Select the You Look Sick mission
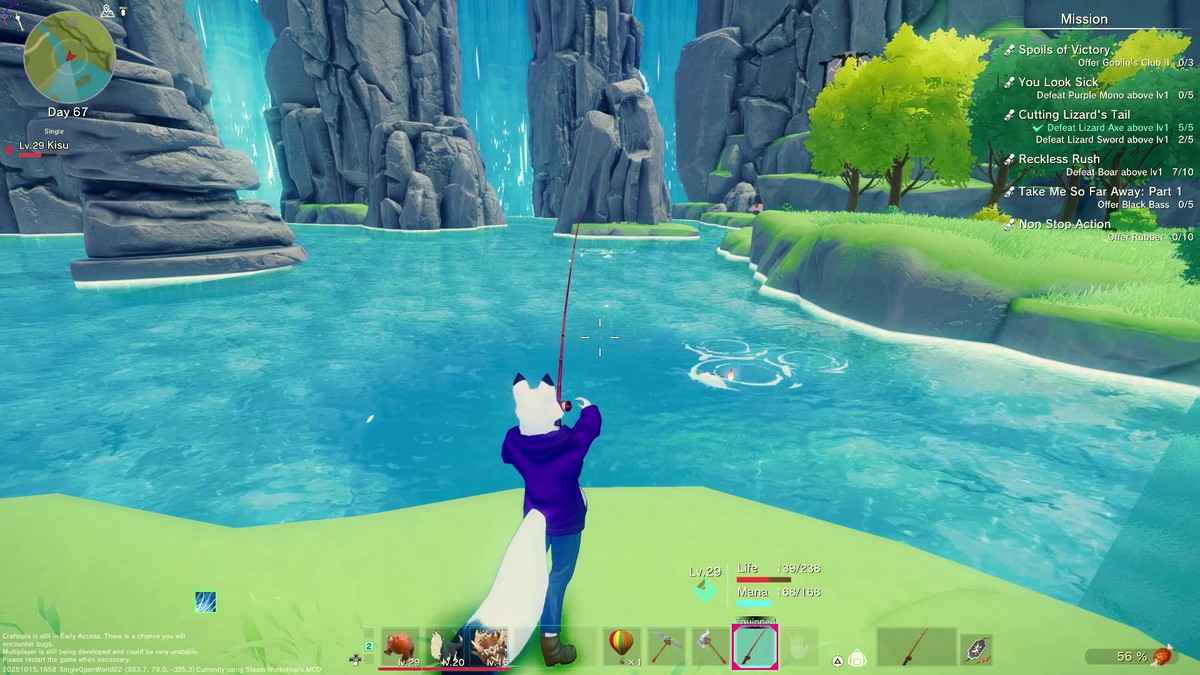The height and width of the screenshot is (675, 1200). (x=1058, y=82)
